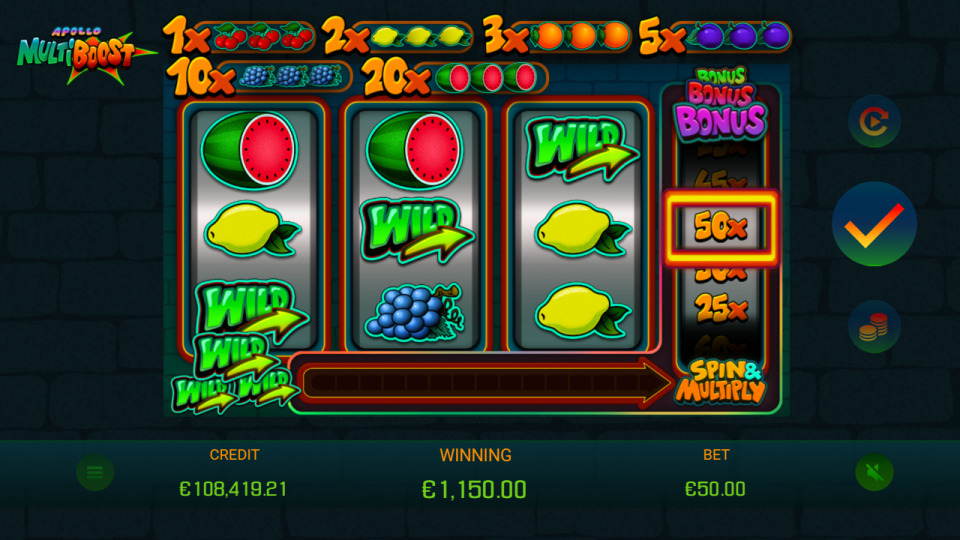Open the hamburger menu
Viewport: 960px width, 540px height.
click(x=95, y=472)
